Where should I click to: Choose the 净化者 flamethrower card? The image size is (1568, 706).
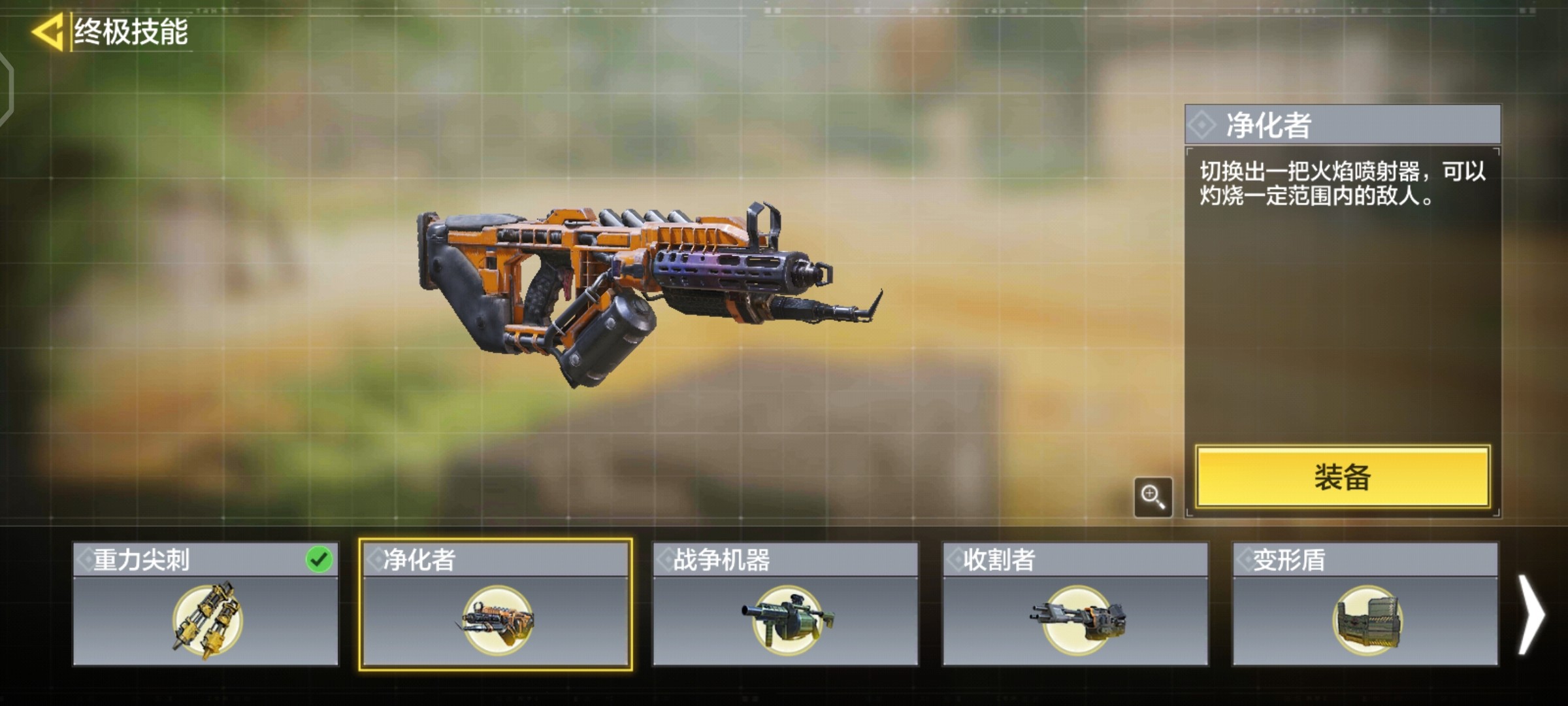[496, 604]
